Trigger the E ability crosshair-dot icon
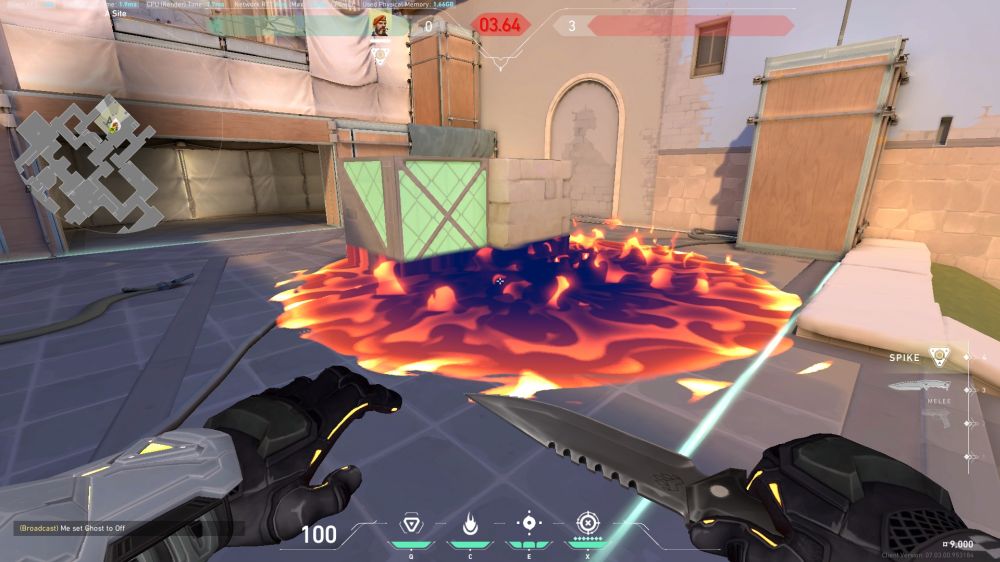Image resolution: width=1000 pixels, height=562 pixels. coord(528,524)
